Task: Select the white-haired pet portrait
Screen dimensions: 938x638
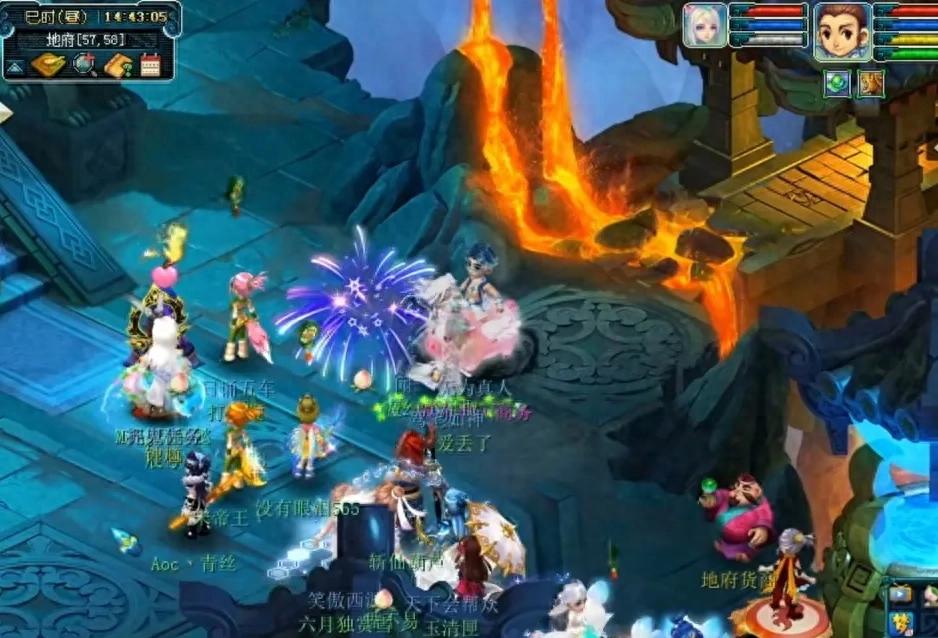Action: pos(704,25)
